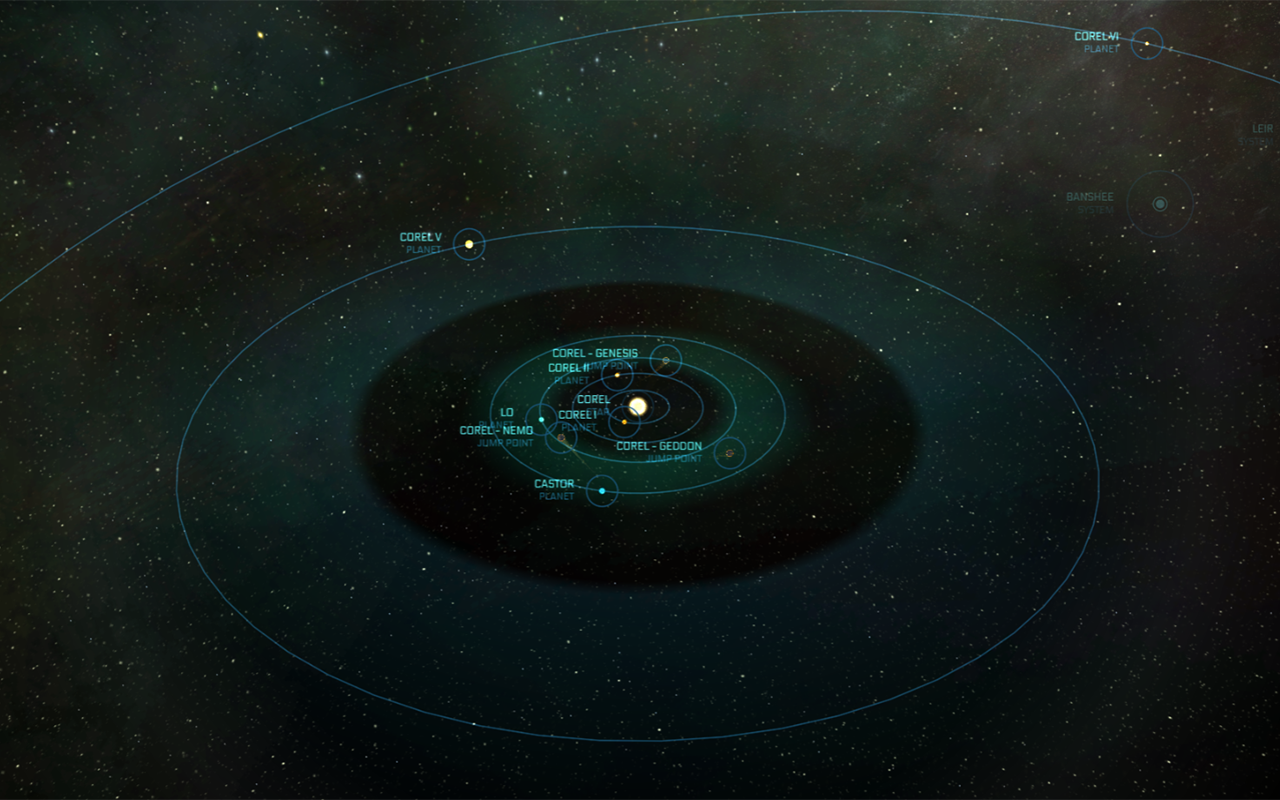The height and width of the screenshot is (800, 1280).
Task: Choose the Corel - Geddon jump point
Action: point(730,453)
